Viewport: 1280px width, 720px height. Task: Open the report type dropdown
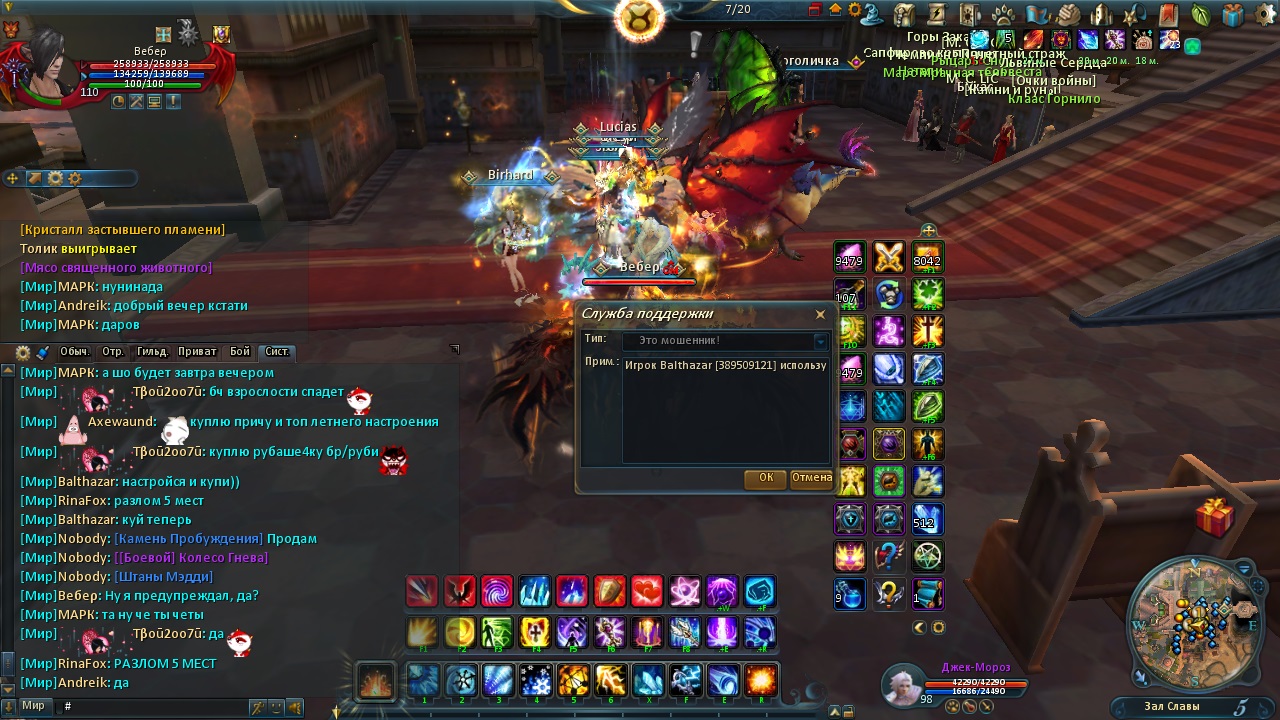pos(820,341)
